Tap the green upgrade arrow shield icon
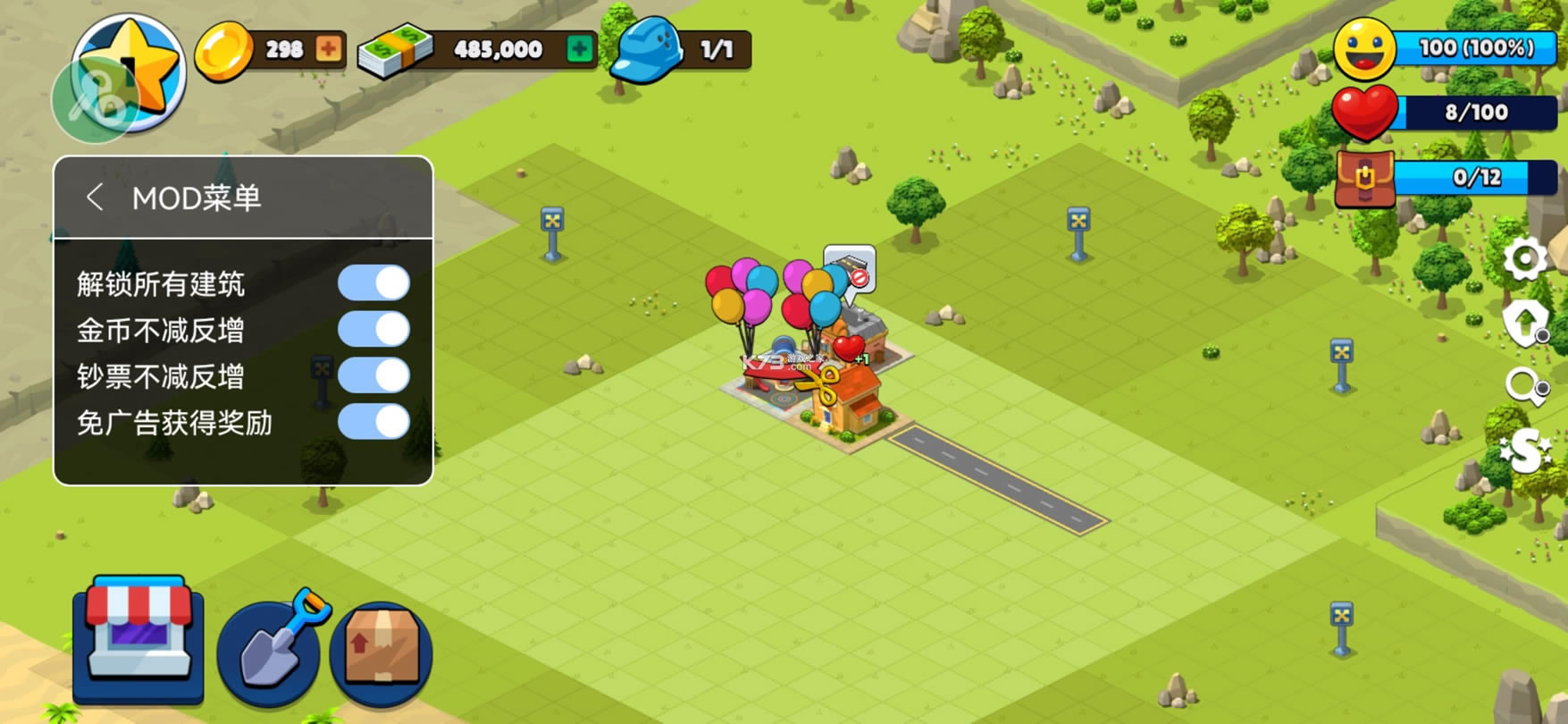1568x724 pixels. coord(1524,322)
